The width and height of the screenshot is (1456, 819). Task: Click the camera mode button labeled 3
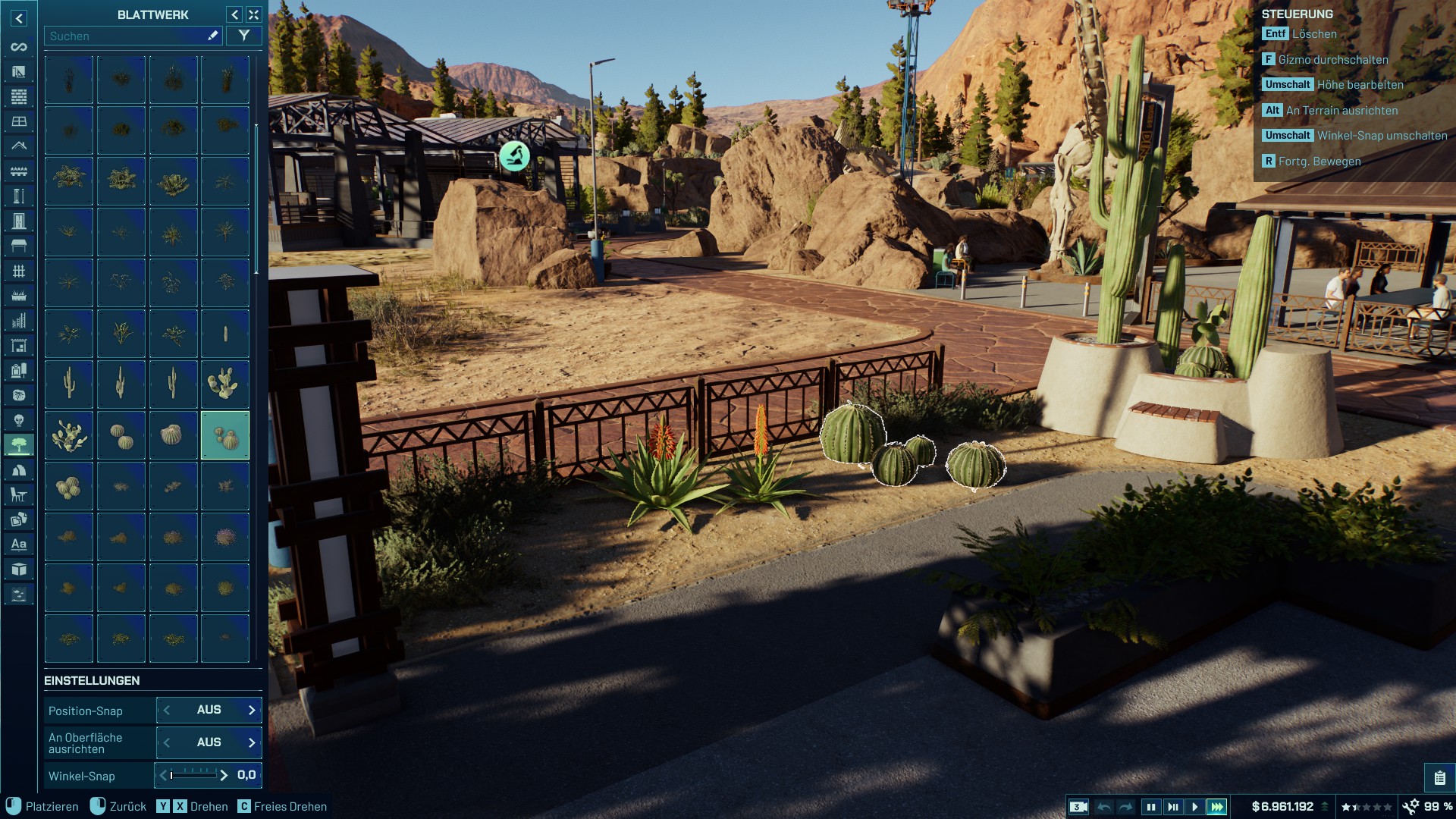(1078, 807)
